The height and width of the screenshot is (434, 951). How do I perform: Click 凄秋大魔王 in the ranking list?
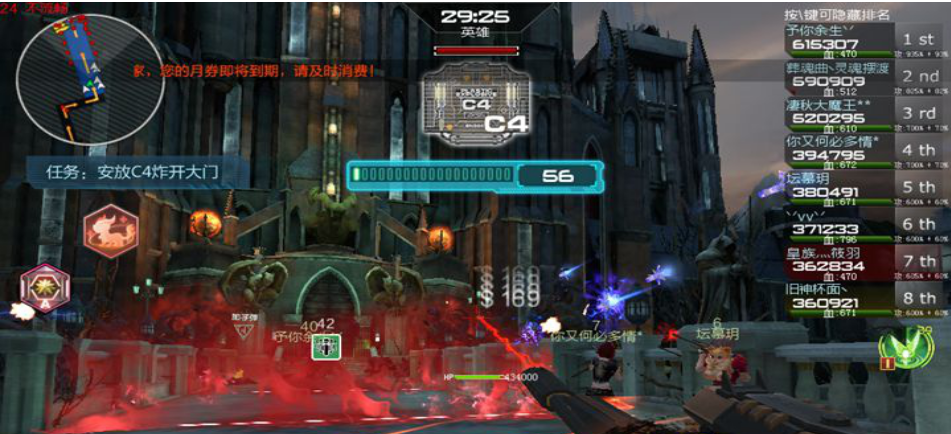pos(866,113)
